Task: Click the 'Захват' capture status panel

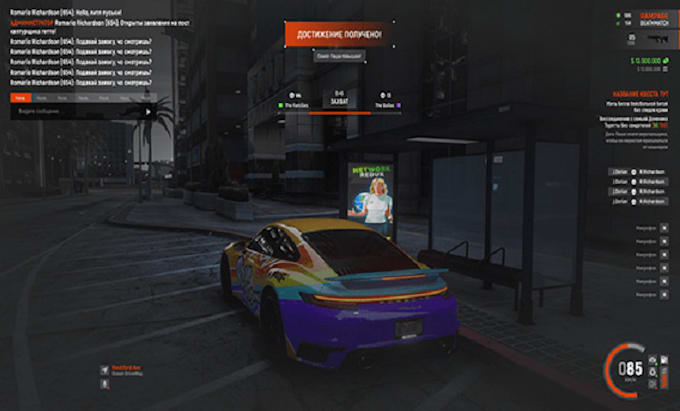Action: point(337,101)
